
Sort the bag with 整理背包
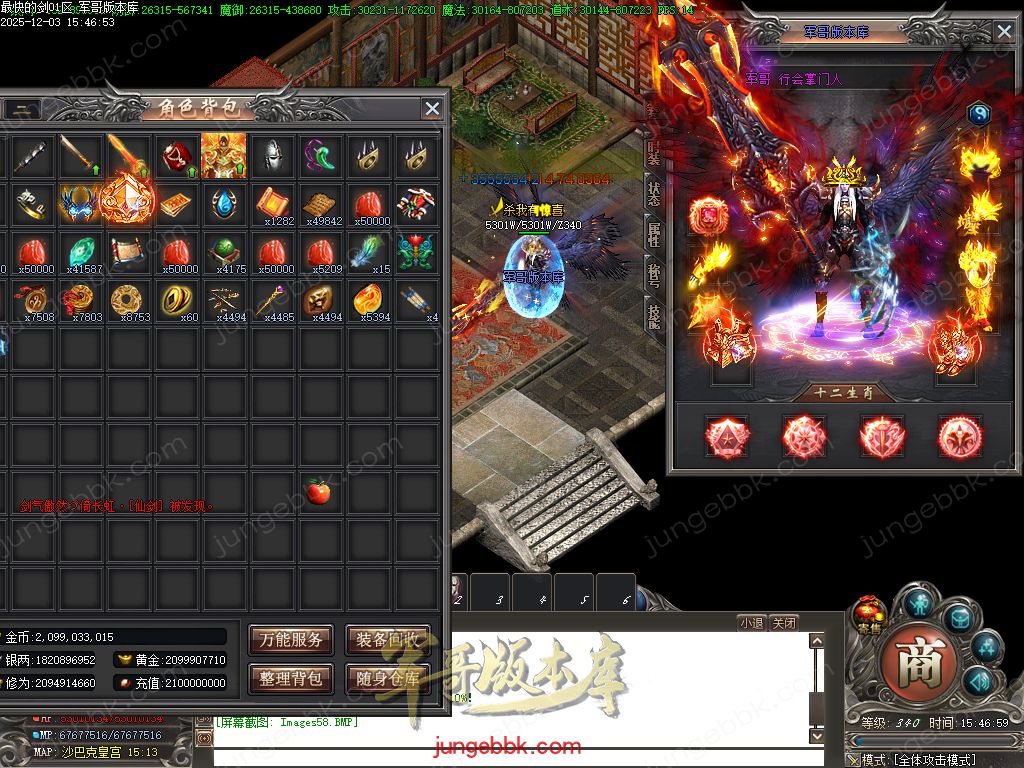click(x=291, y=678)
